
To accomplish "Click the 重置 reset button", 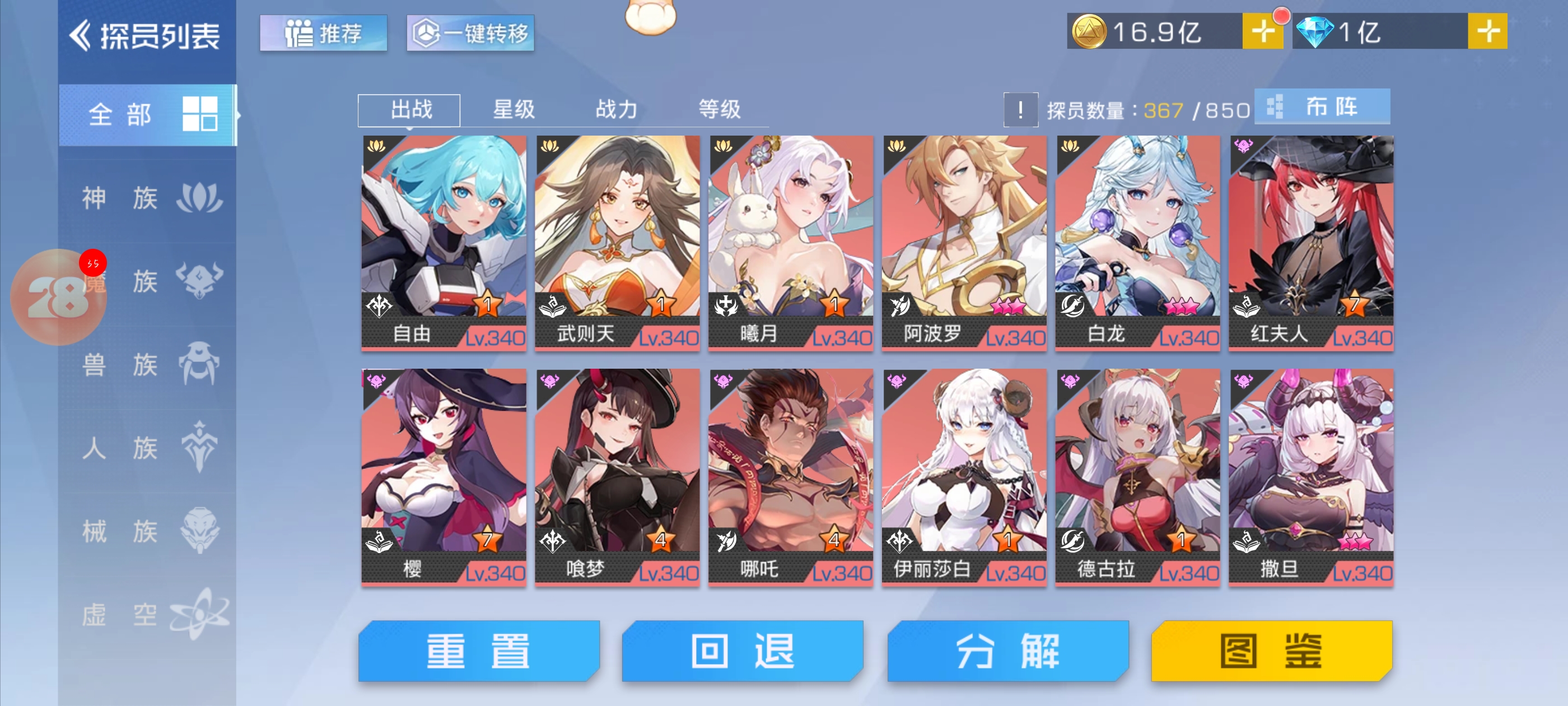I will (x=478, y=651).
